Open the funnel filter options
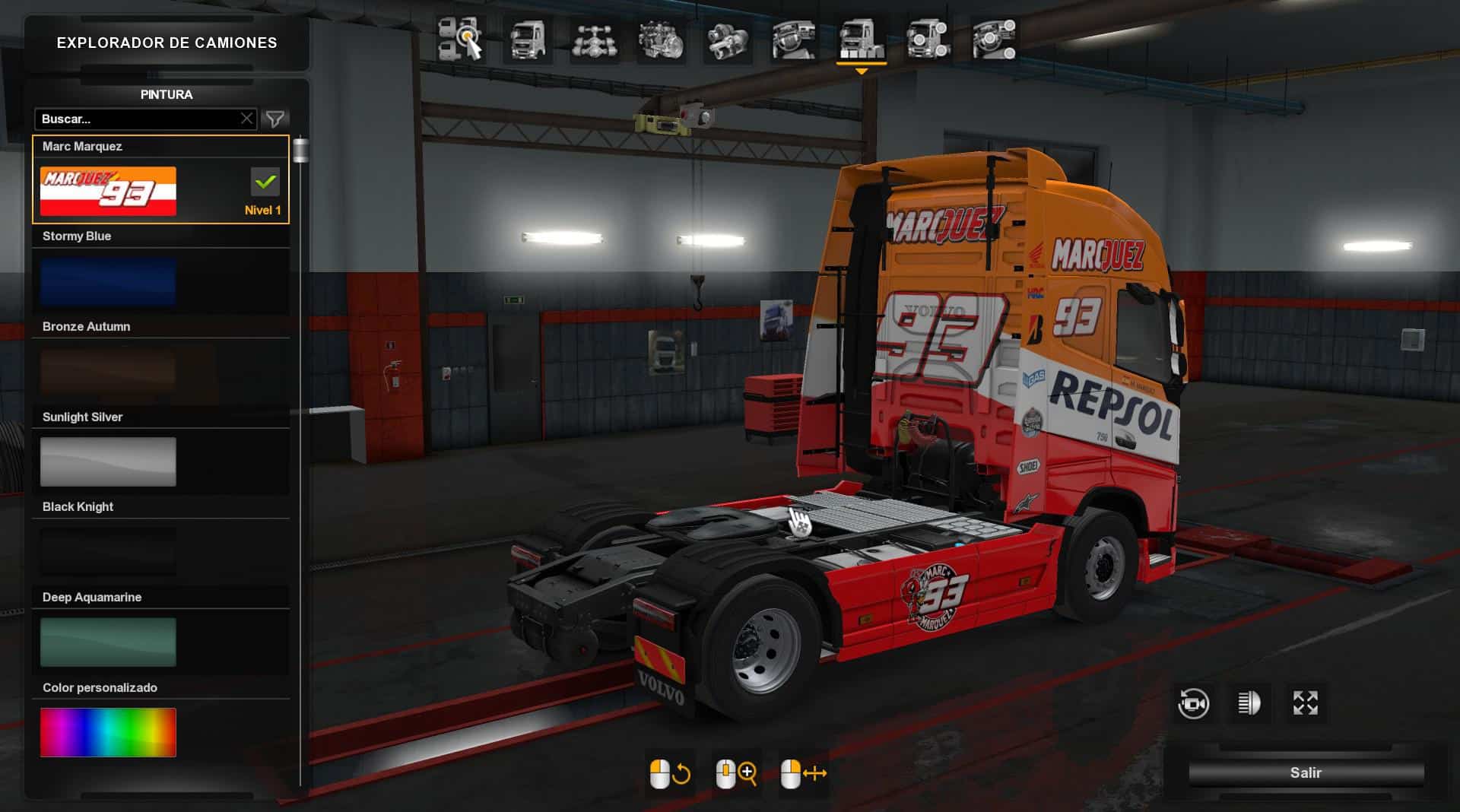This screenshot has width=1460, height=812. point(275,119)
